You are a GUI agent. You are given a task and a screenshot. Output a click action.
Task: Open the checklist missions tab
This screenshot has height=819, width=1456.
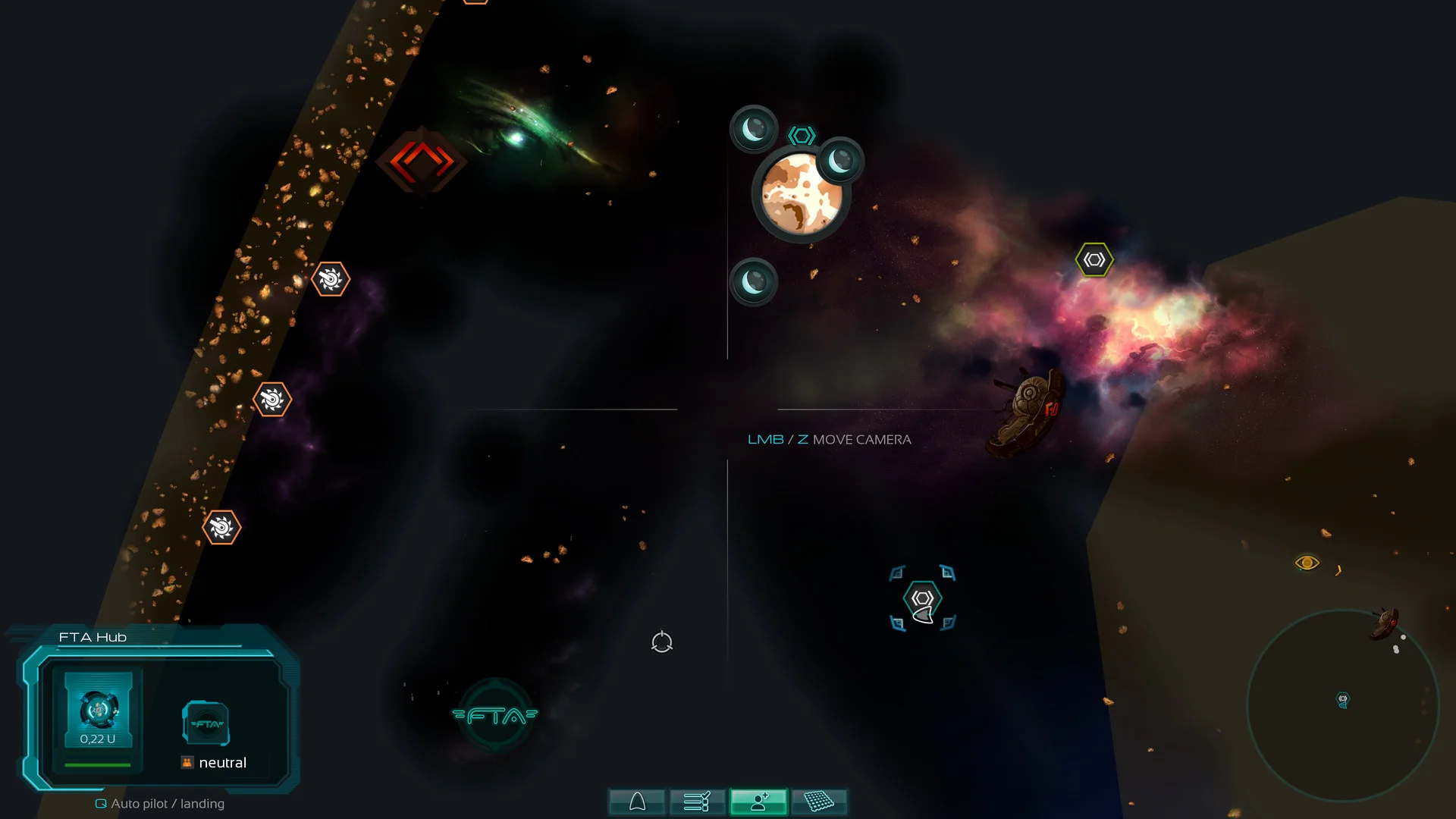point(697,802)
